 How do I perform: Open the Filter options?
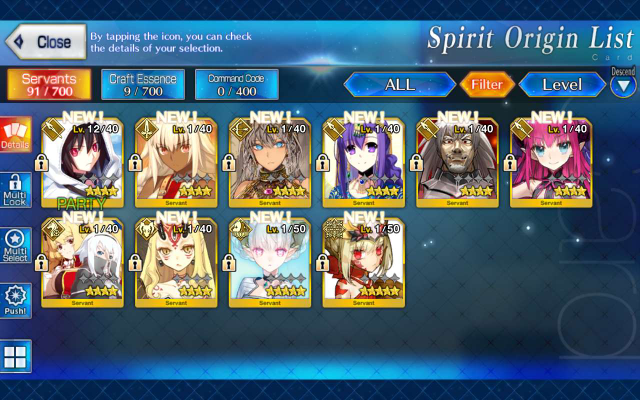[x=487, y=85]
